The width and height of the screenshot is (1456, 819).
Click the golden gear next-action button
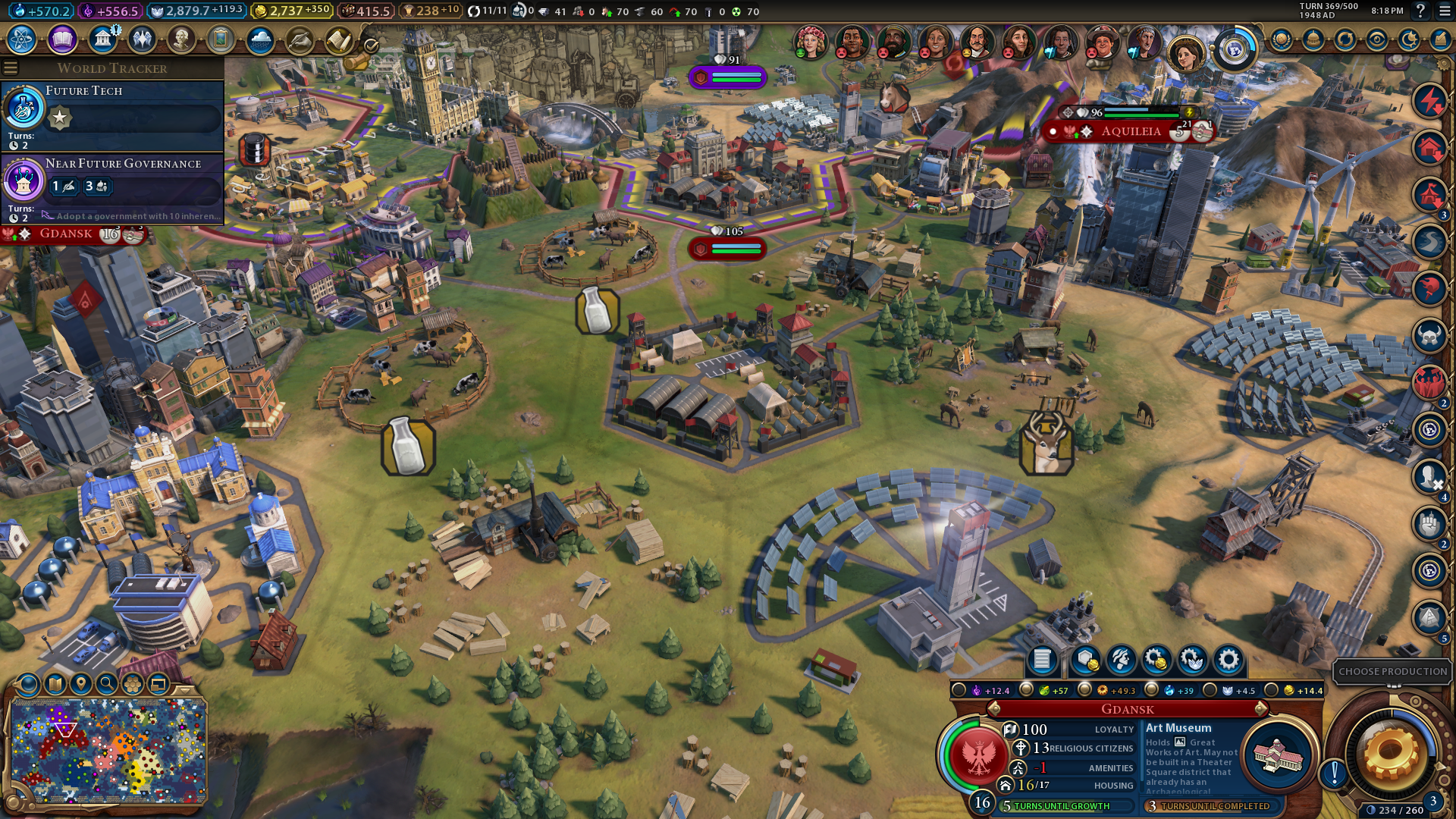pos(1390,753)
